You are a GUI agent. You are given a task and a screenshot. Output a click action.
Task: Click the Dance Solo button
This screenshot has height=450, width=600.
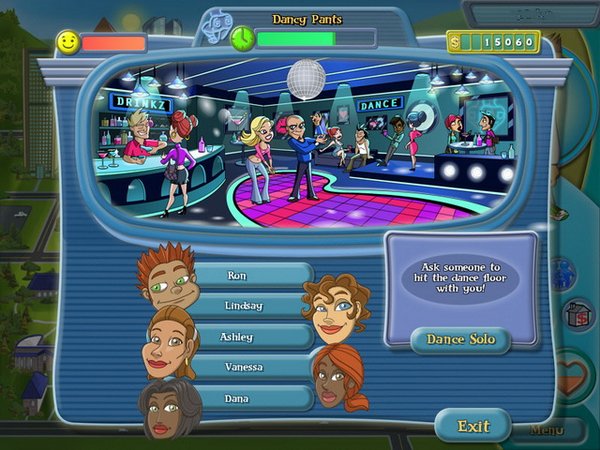(460, 339)
